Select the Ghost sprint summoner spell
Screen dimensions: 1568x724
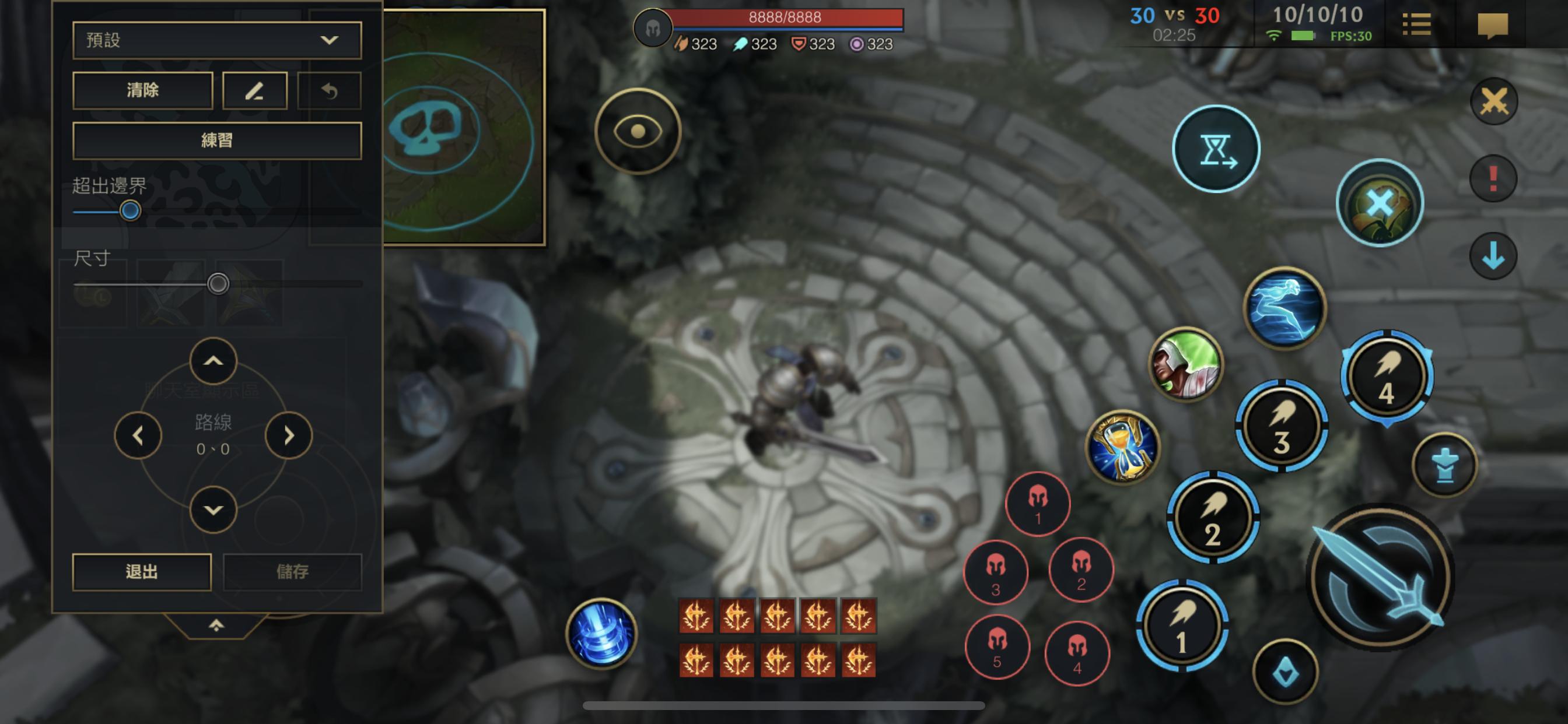coord(1284,307)
